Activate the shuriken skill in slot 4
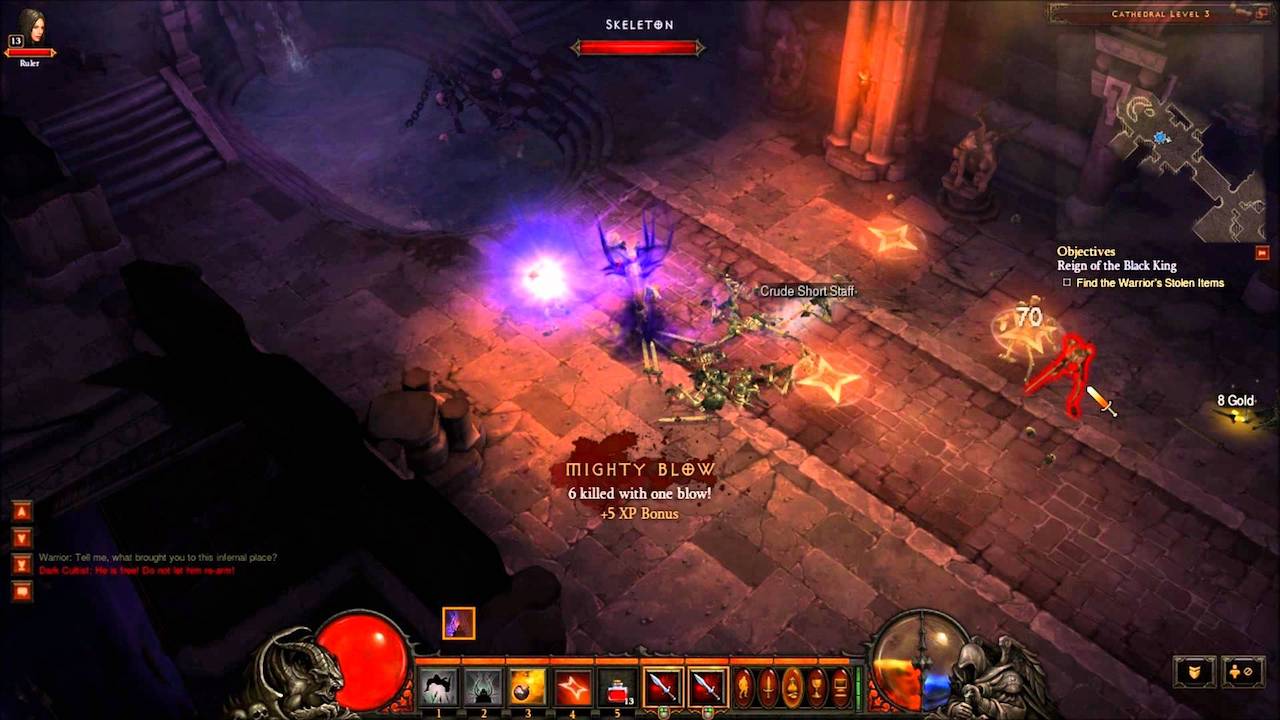 tap(573, 687)
